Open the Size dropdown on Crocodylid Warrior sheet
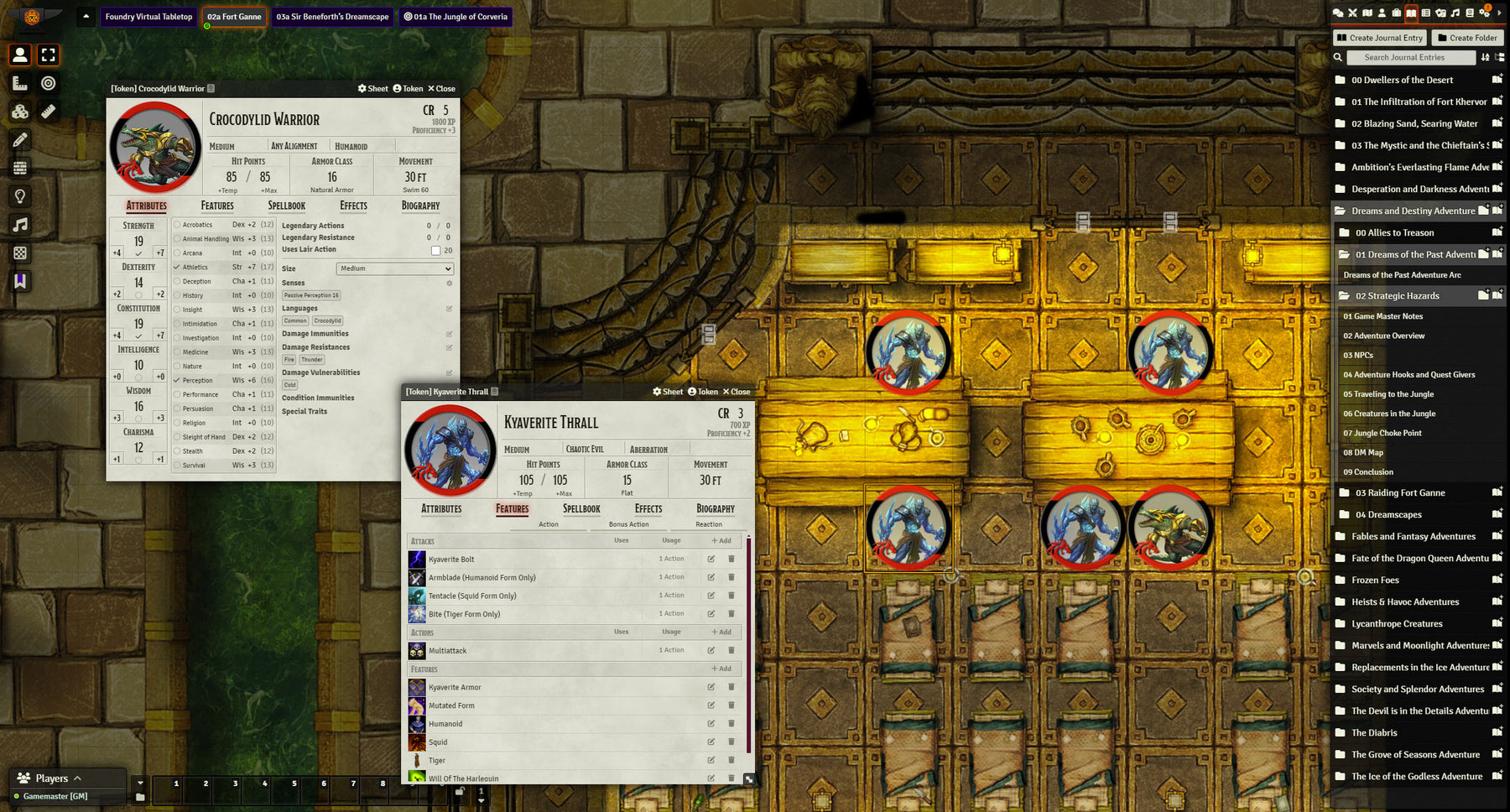This screenshot has width=1510, height=812. click(x=394, y=268)
